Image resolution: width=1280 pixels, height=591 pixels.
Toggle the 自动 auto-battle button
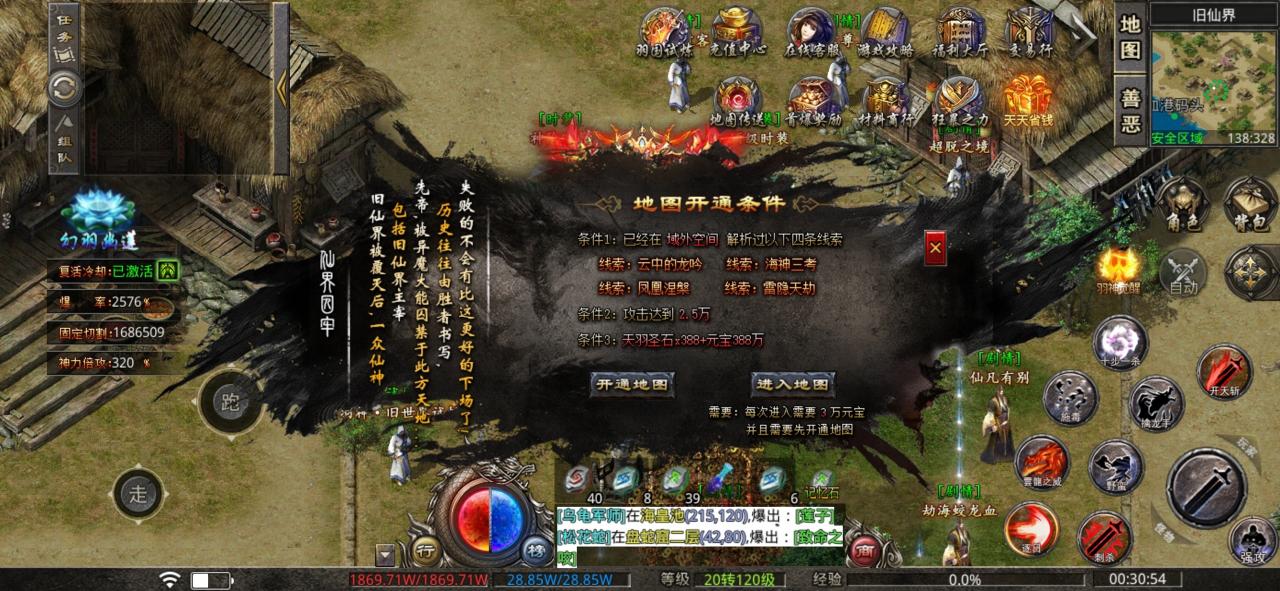1183,270
